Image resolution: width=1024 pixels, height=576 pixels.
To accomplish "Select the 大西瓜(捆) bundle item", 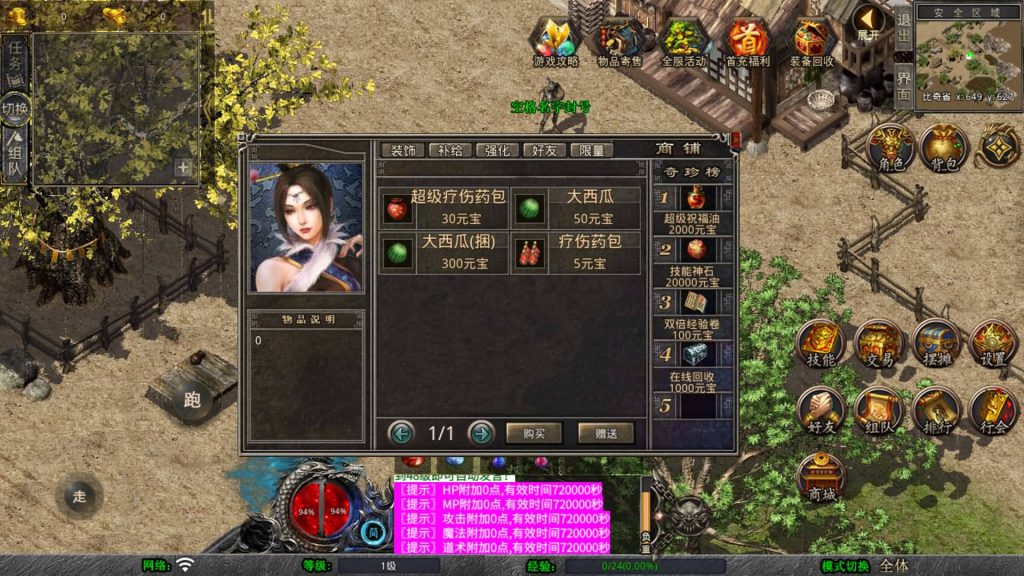I will pyautogui.click(x=444, y=253).
